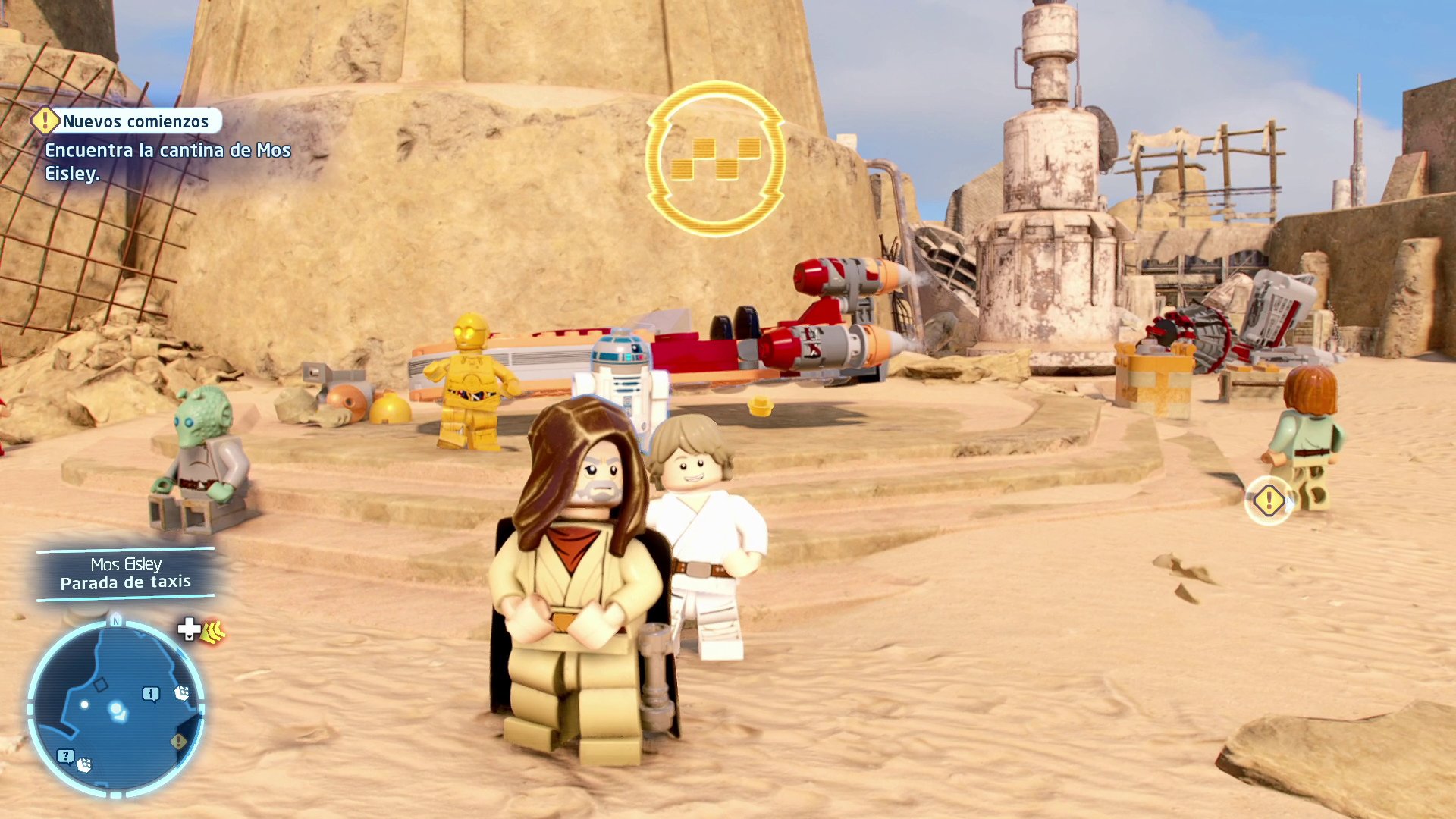This screenshot has height=819, width=1456.
Task: Select the question-mark marker on the minimap
Action: tap(65, 755)
